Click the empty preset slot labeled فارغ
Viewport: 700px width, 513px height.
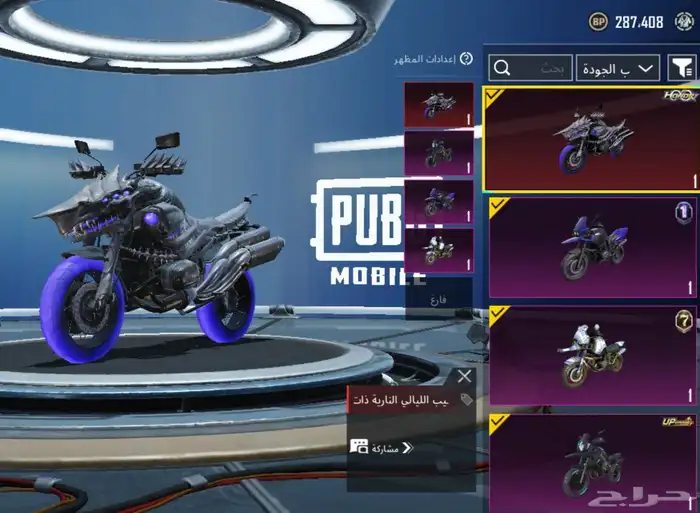(439, 297)
